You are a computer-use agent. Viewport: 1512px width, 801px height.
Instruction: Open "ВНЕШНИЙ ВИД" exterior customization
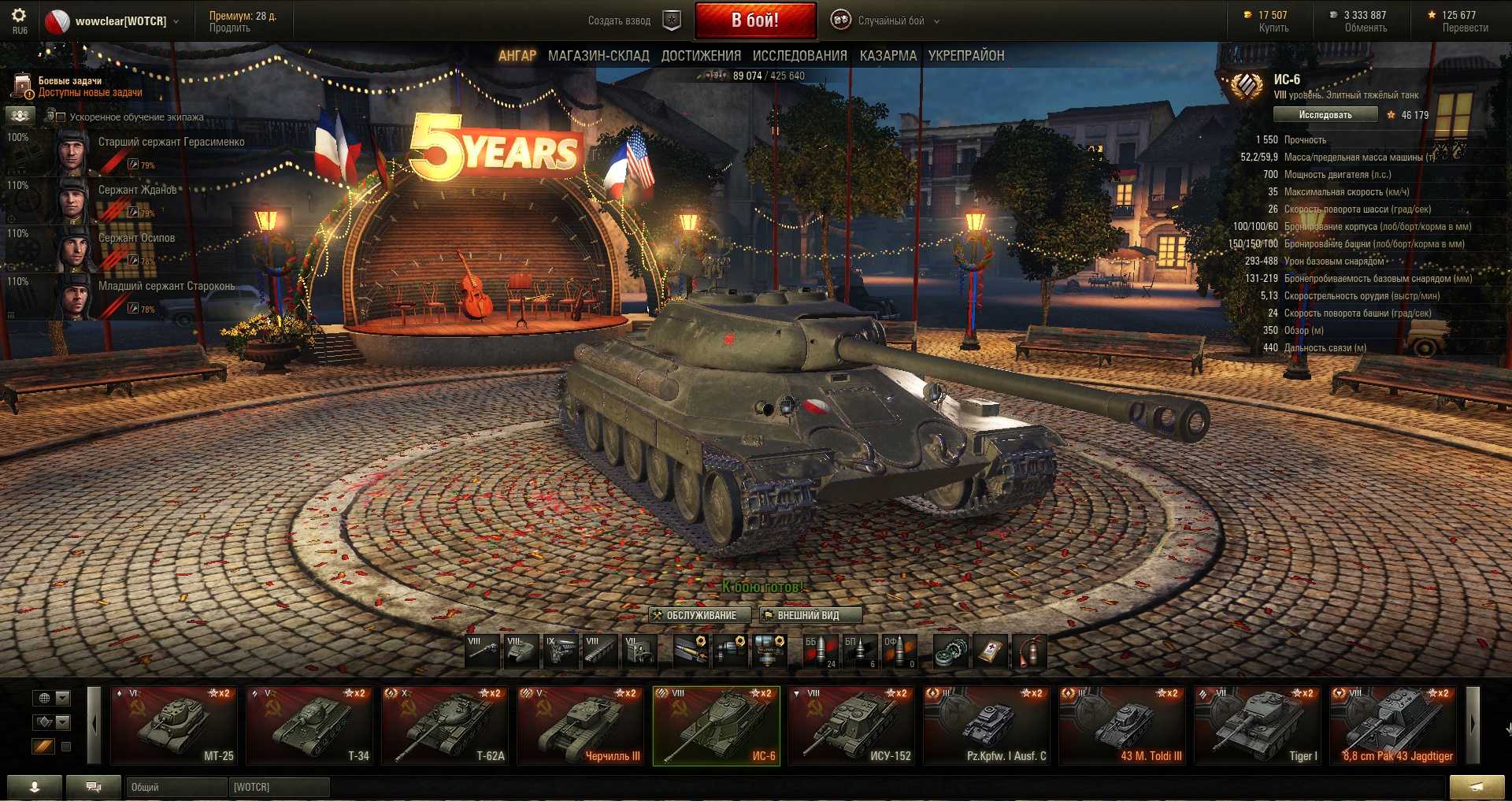tap(809, 615)
